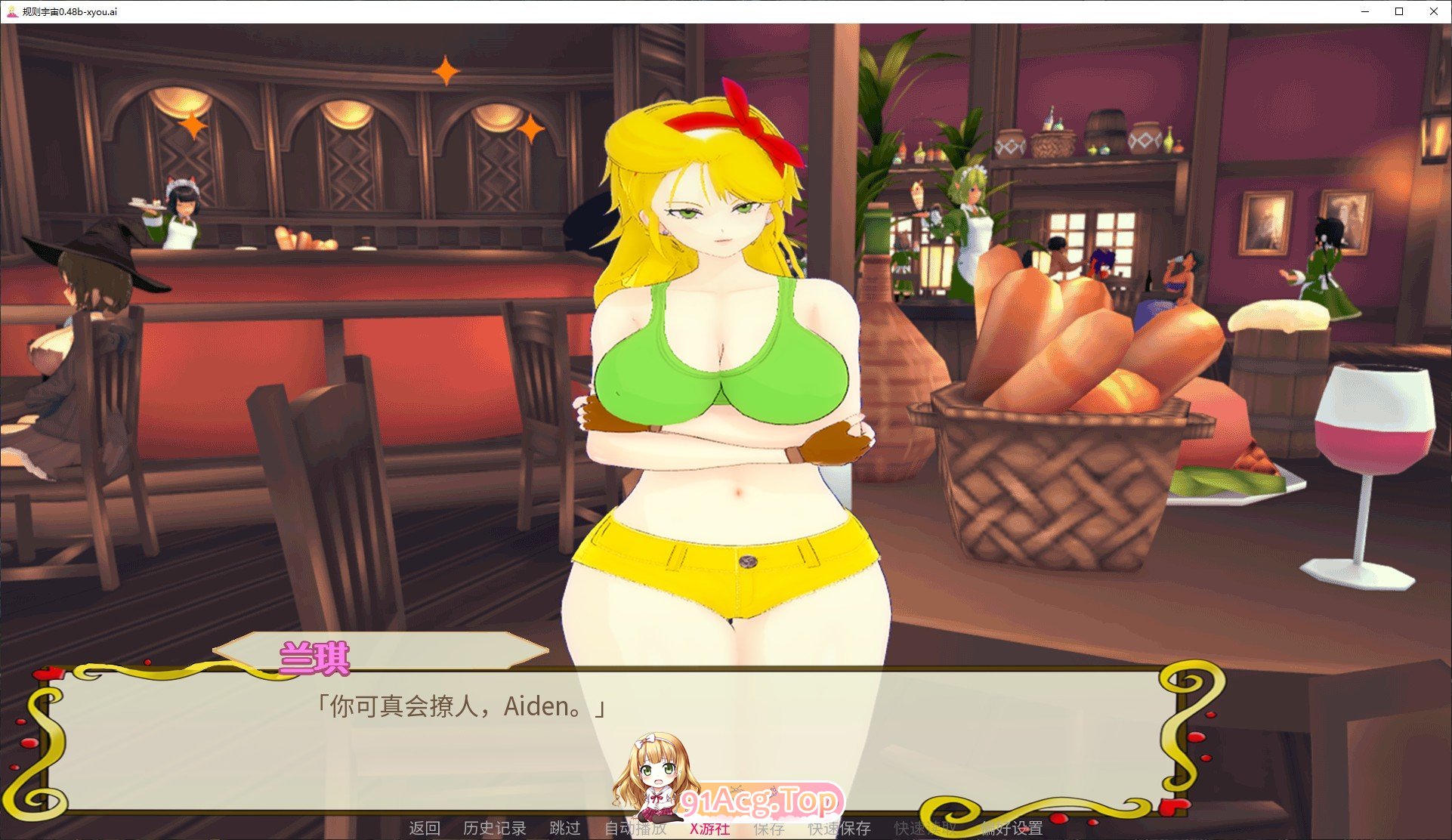Use 快速保存 quick save
1452x840 pixels.
click(x=839, y=829)
